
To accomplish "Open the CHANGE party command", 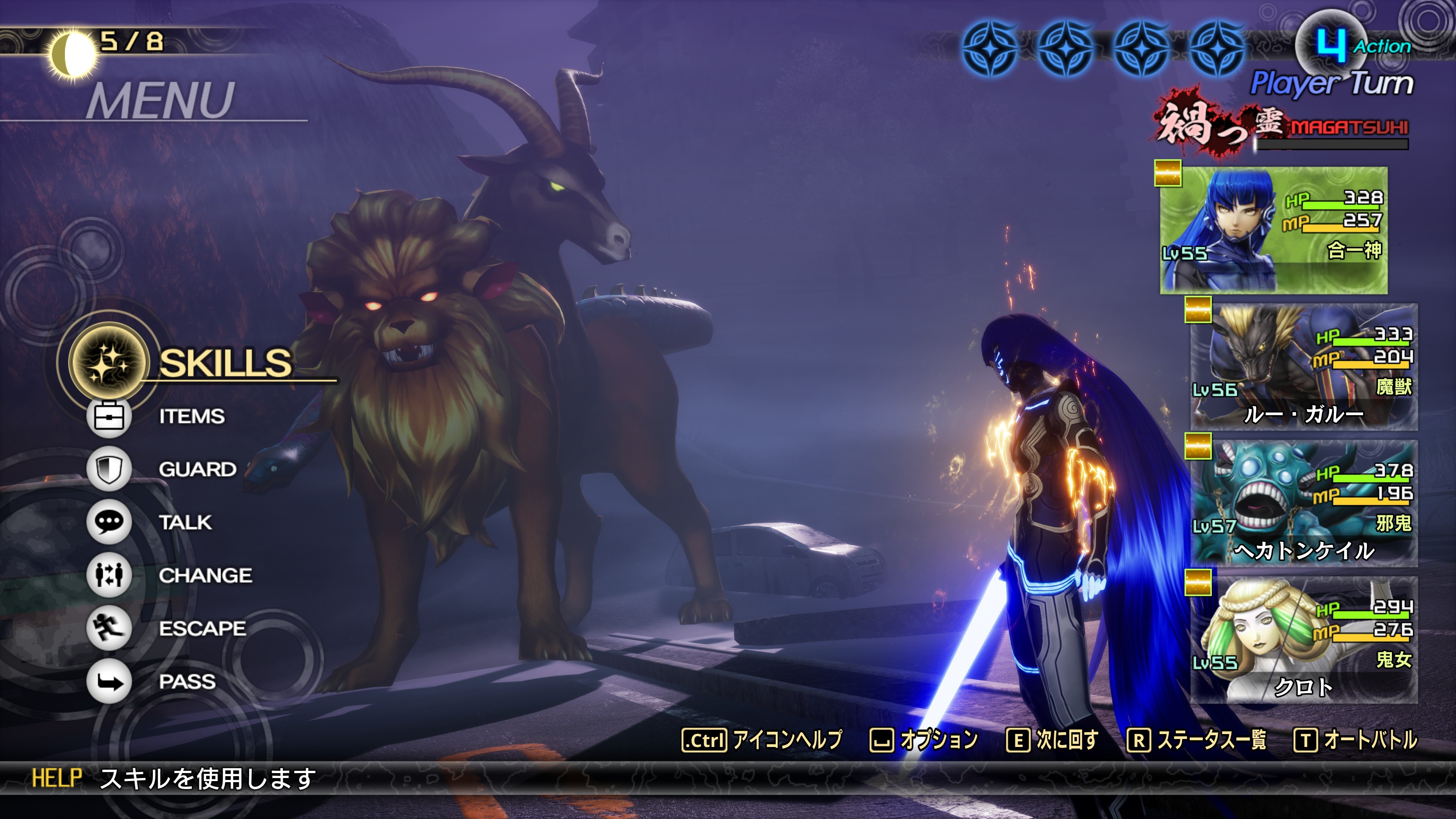I will pyautogui.click(x=205, y=576).
